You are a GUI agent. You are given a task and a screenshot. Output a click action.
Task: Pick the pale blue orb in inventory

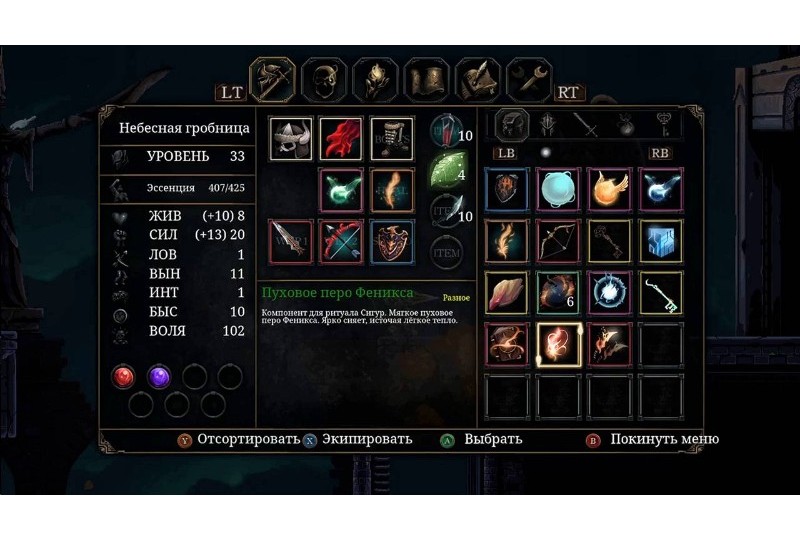[x=559, y=189]
